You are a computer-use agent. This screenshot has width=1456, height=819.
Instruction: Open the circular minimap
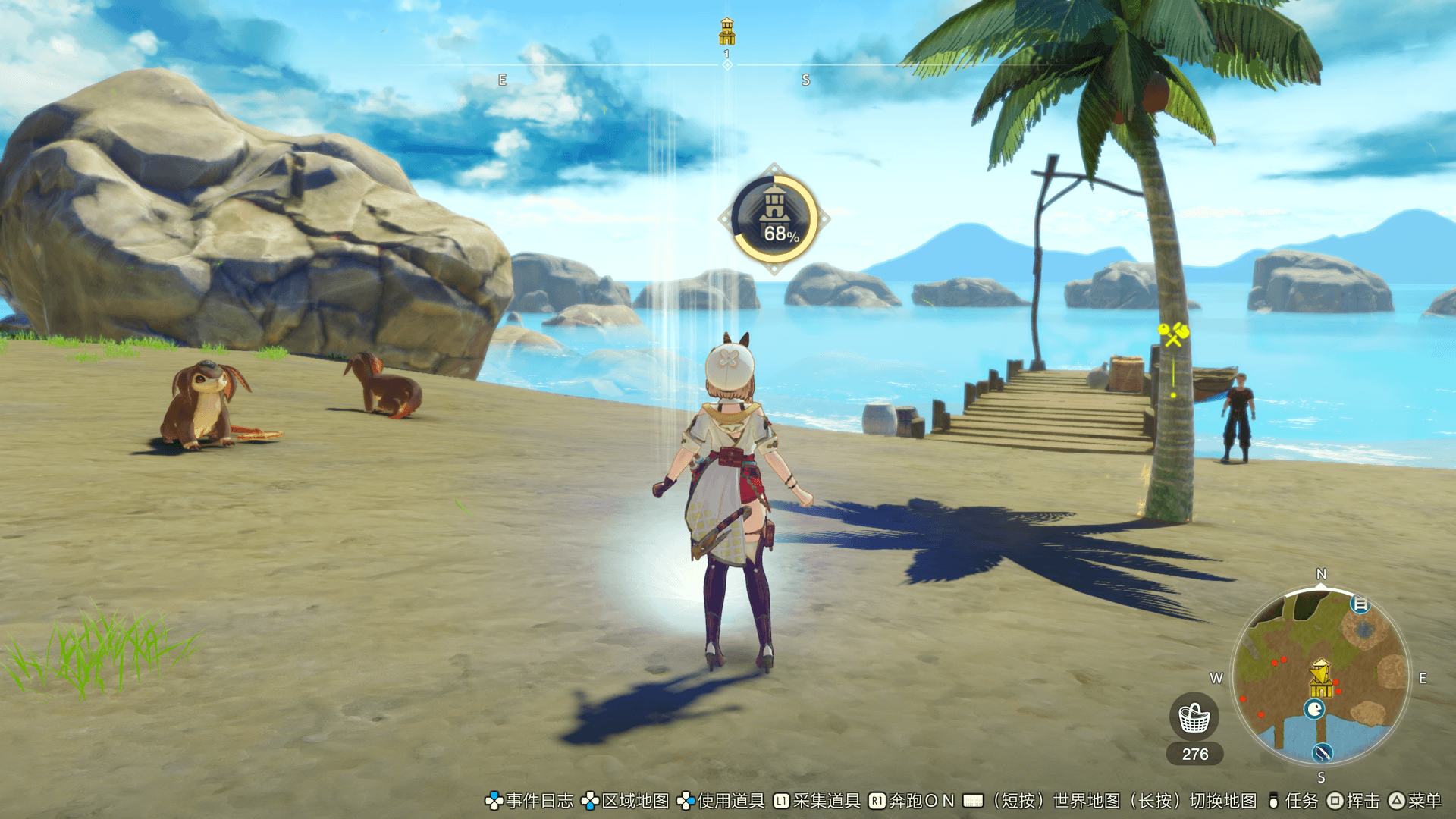pyautogui.click(x=1321, y=677)
